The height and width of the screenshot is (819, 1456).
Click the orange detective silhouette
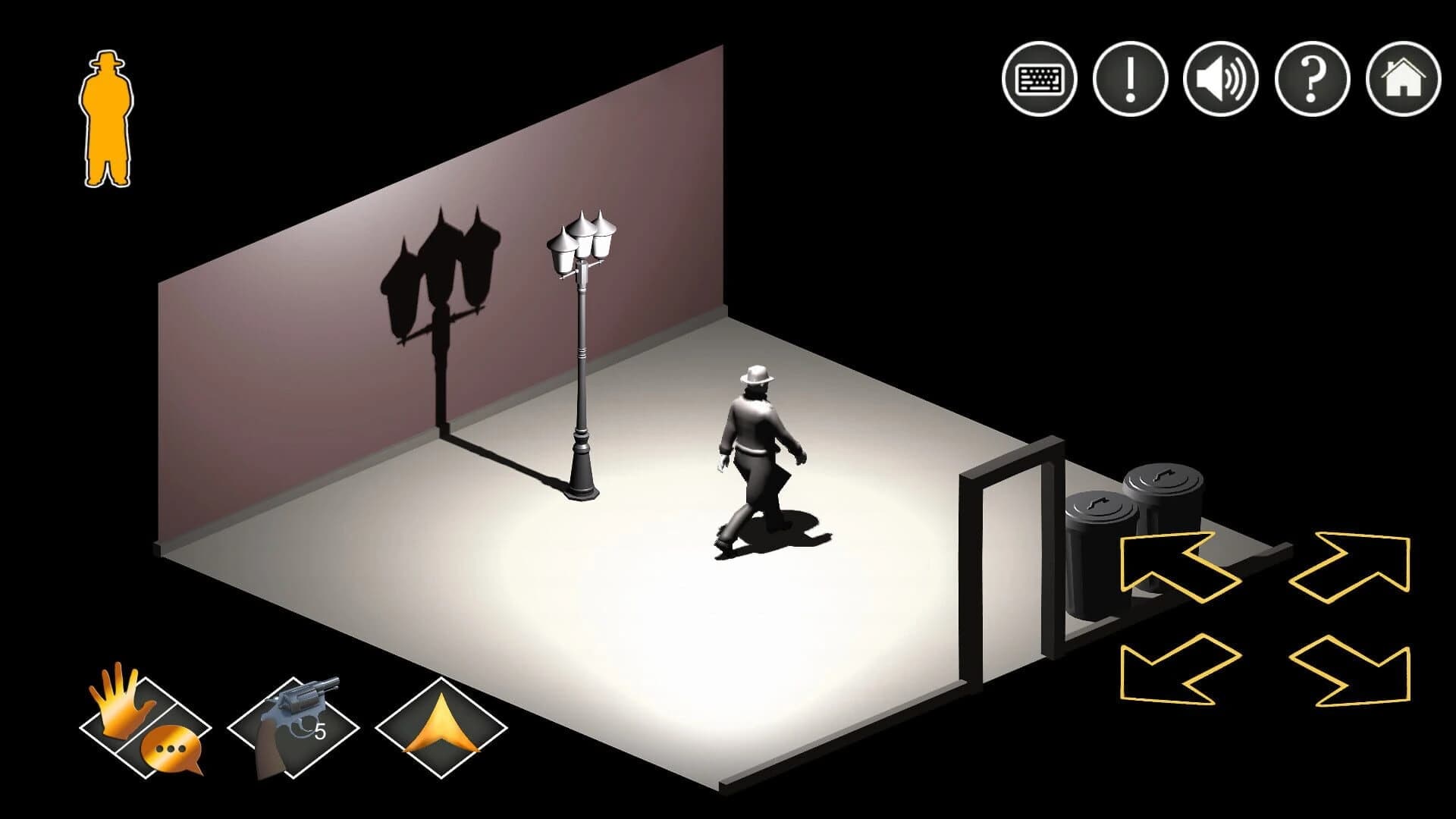point(106,118)
